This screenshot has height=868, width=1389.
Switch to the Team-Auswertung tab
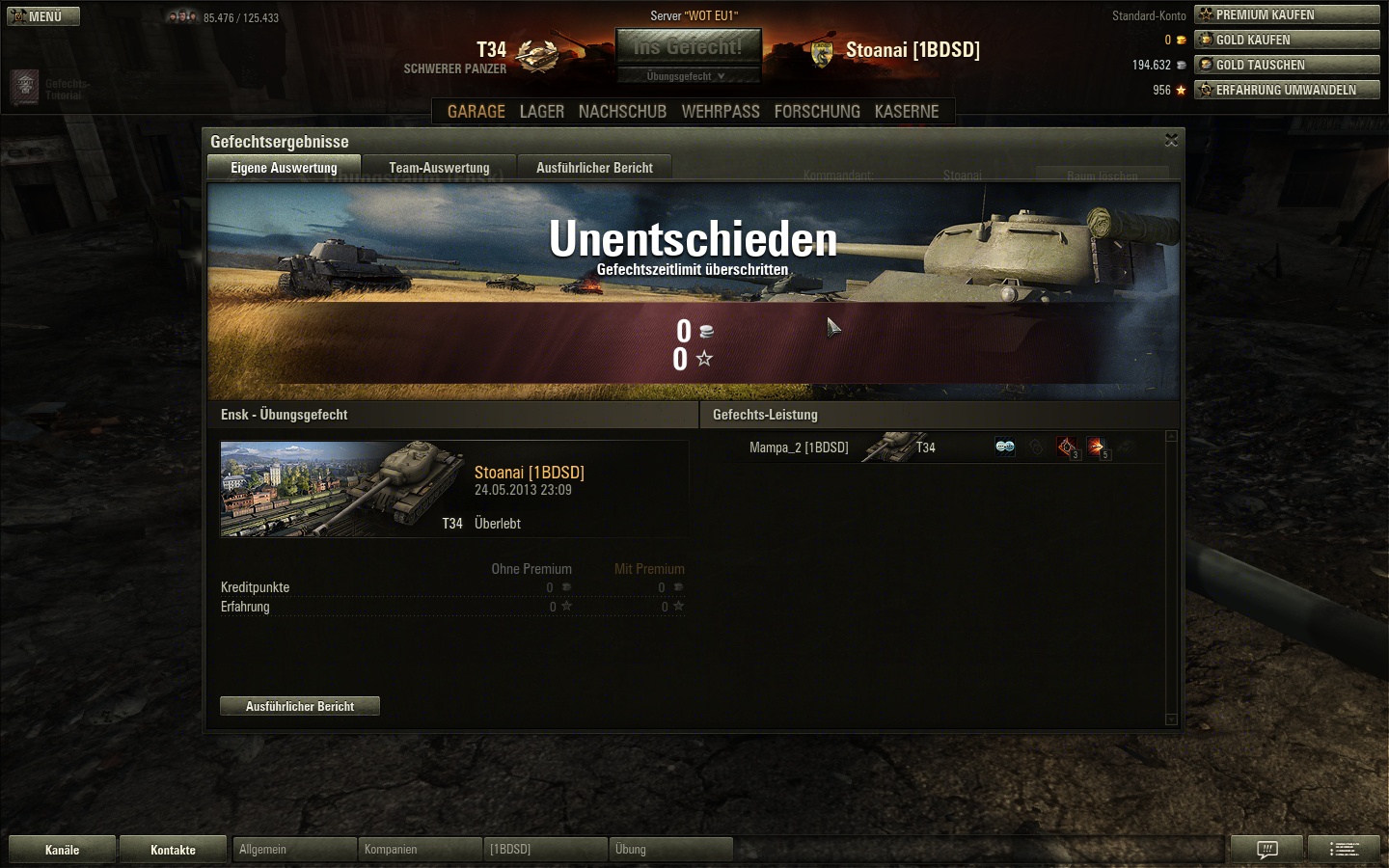coord(439,168)
